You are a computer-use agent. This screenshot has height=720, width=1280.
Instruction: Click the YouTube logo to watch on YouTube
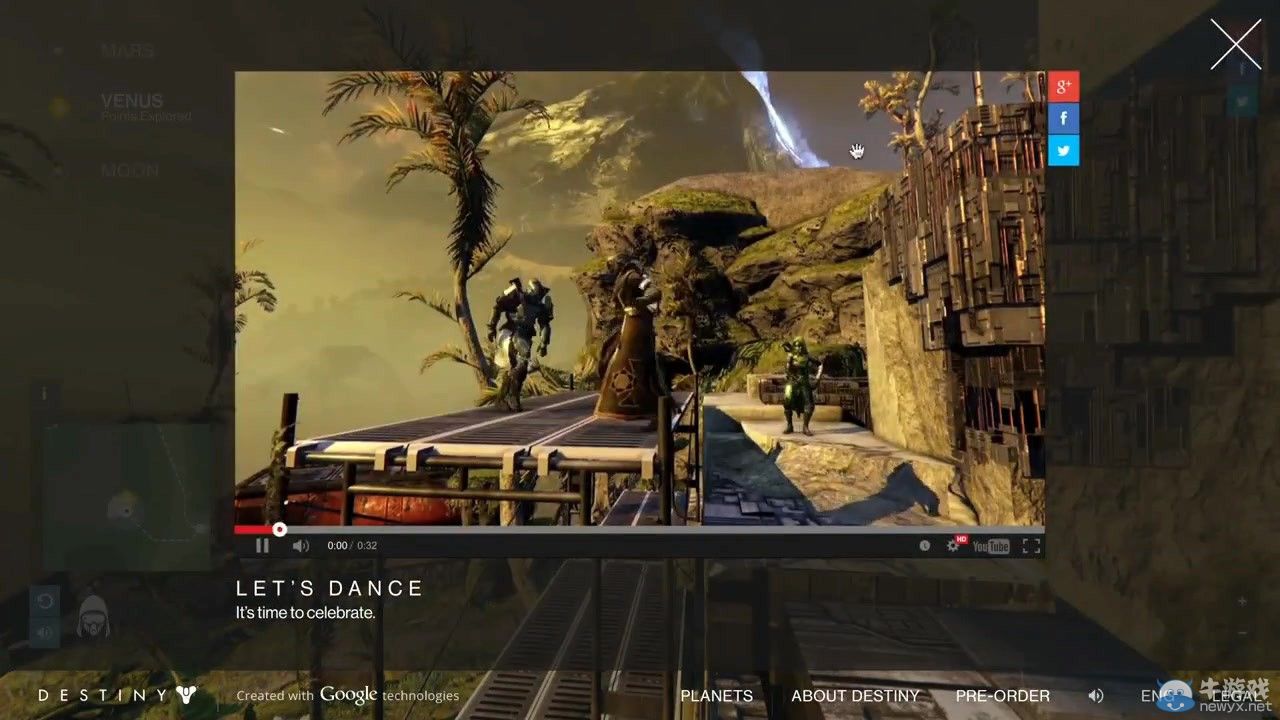pyautogui.click(x=990, y=546)
